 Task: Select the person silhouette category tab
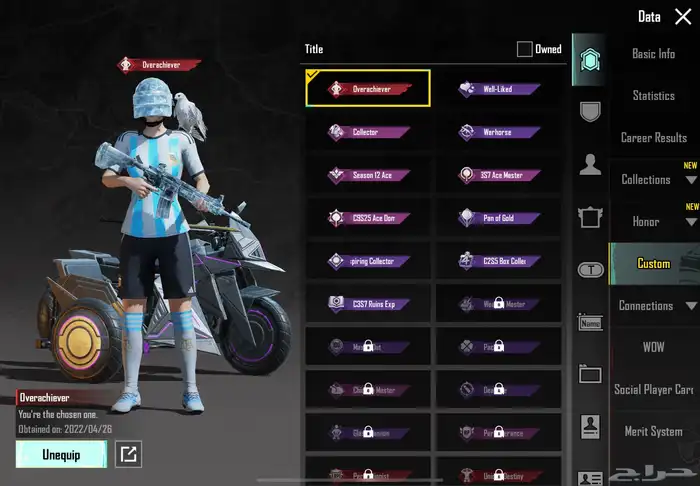tap(590, 164)
